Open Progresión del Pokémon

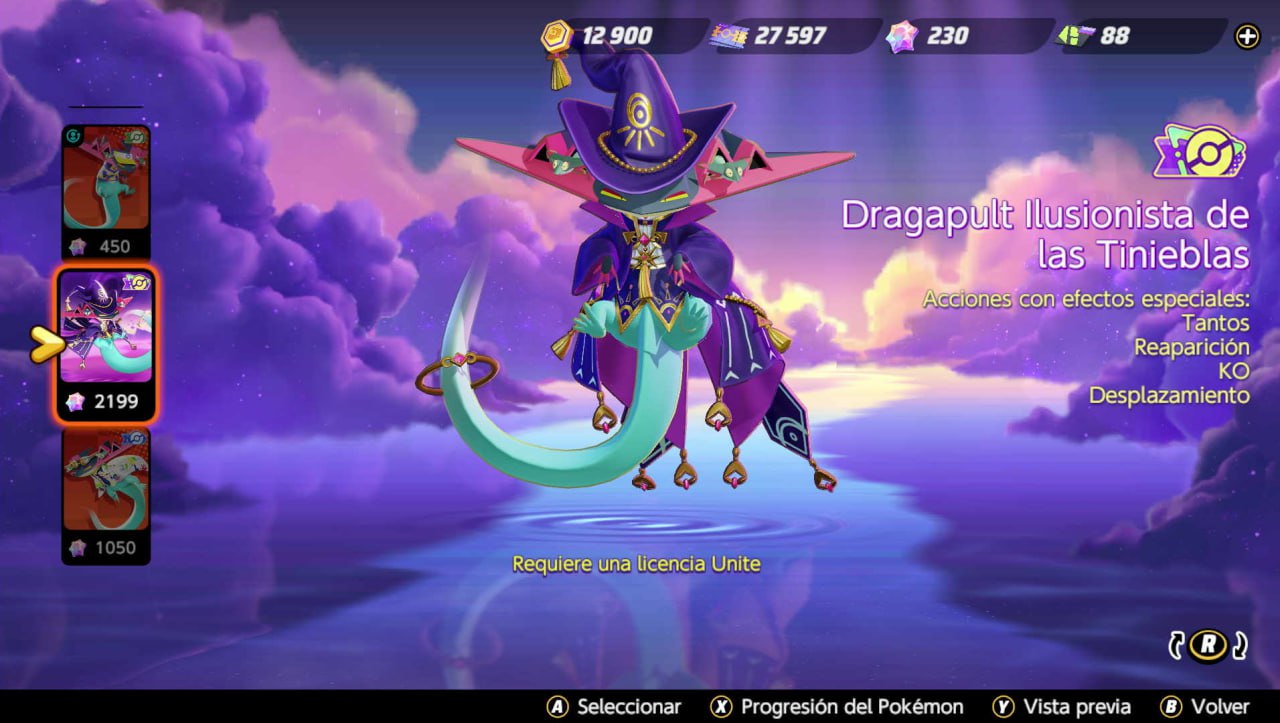click(x=837, y=706)
